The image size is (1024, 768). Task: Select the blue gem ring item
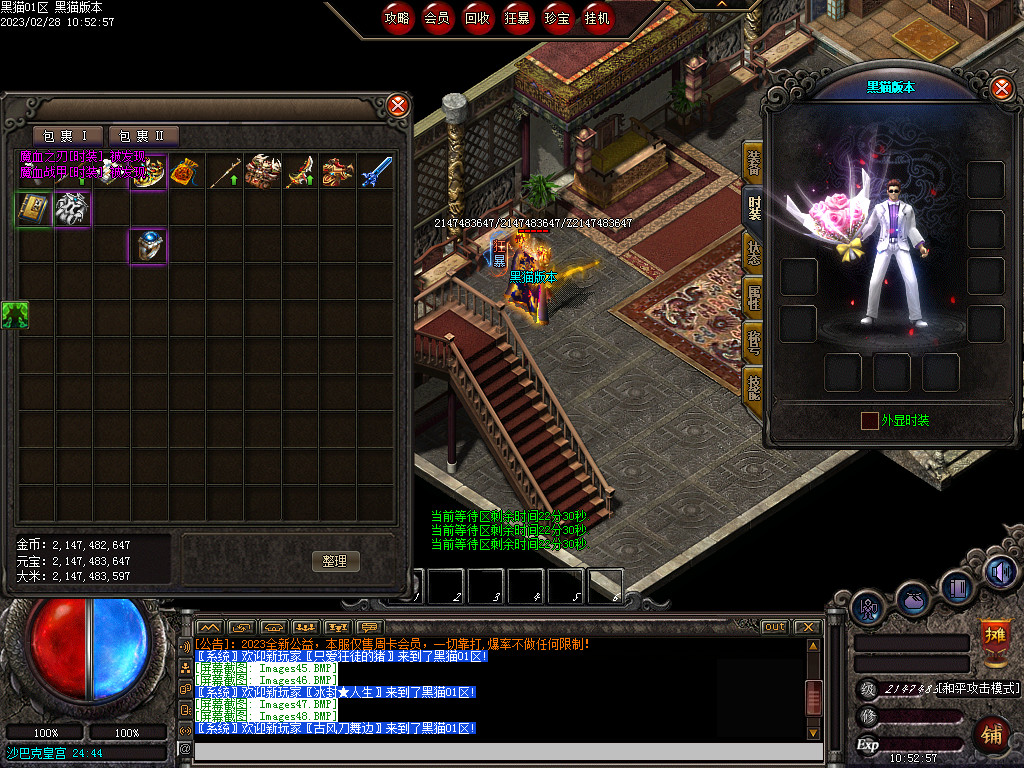(148, 246)
